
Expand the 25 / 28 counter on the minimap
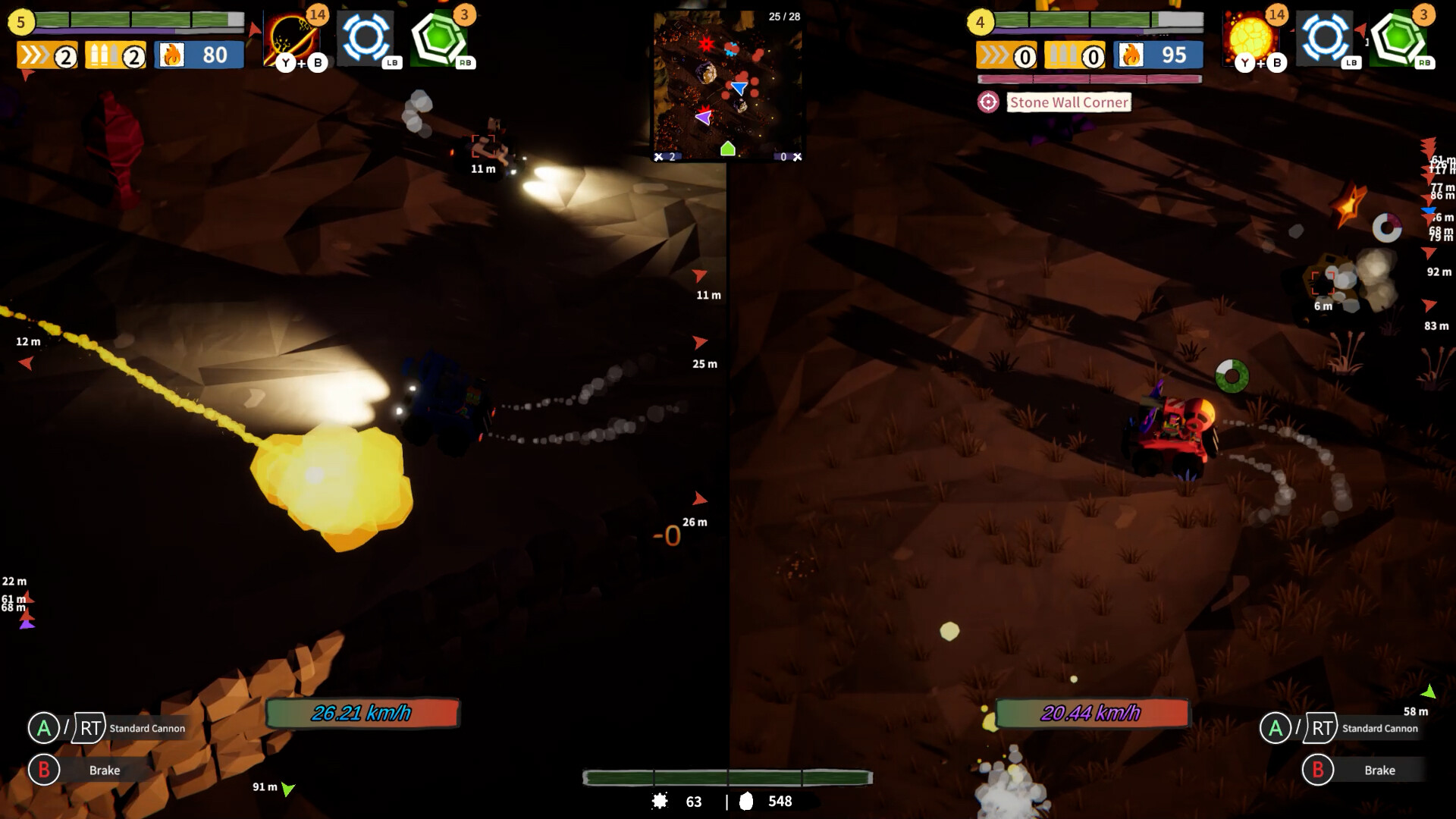(786, 14)
